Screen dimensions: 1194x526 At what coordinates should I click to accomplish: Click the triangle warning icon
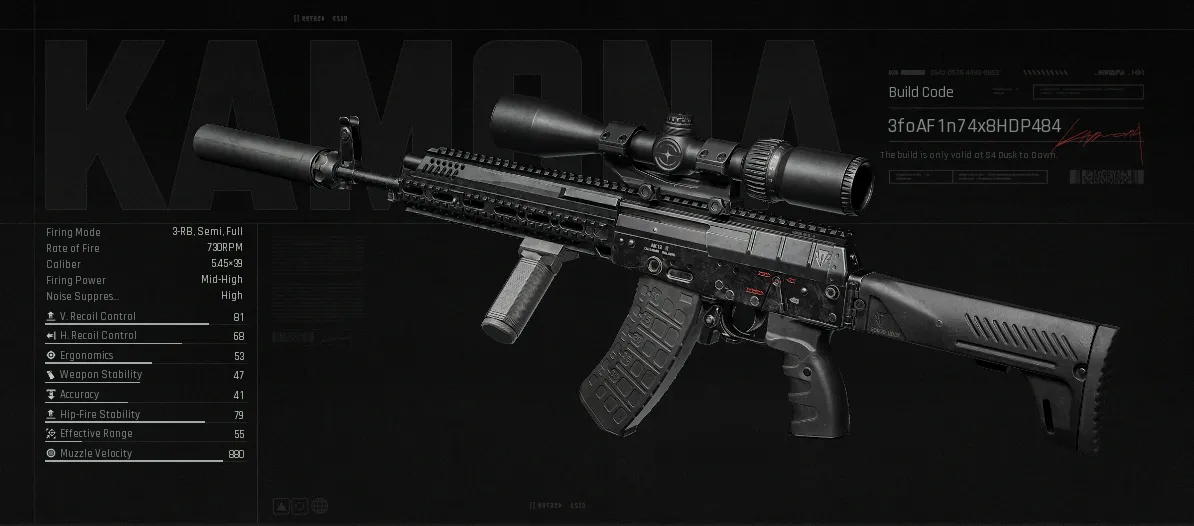283,507
